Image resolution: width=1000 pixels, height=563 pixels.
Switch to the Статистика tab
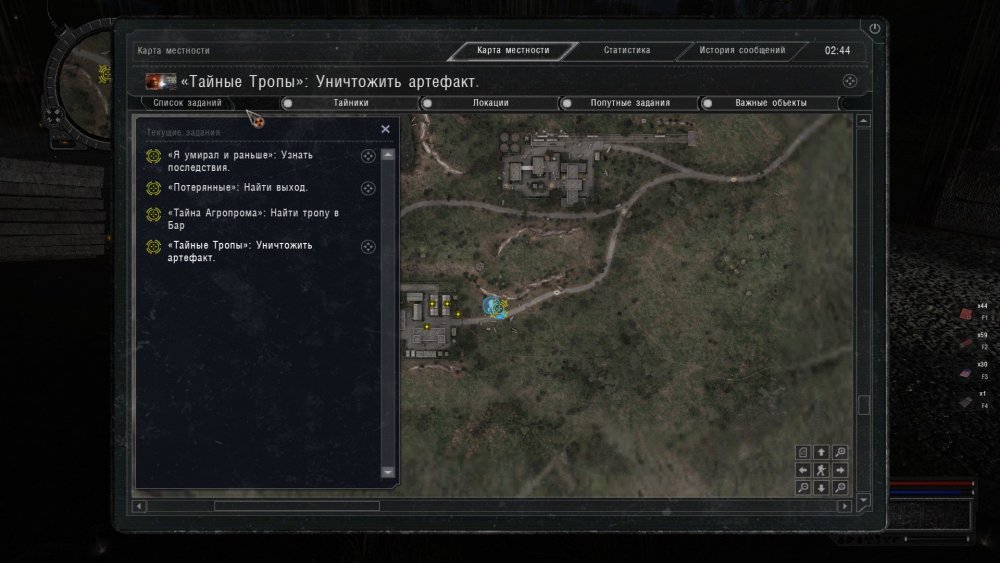pos(627,50)
